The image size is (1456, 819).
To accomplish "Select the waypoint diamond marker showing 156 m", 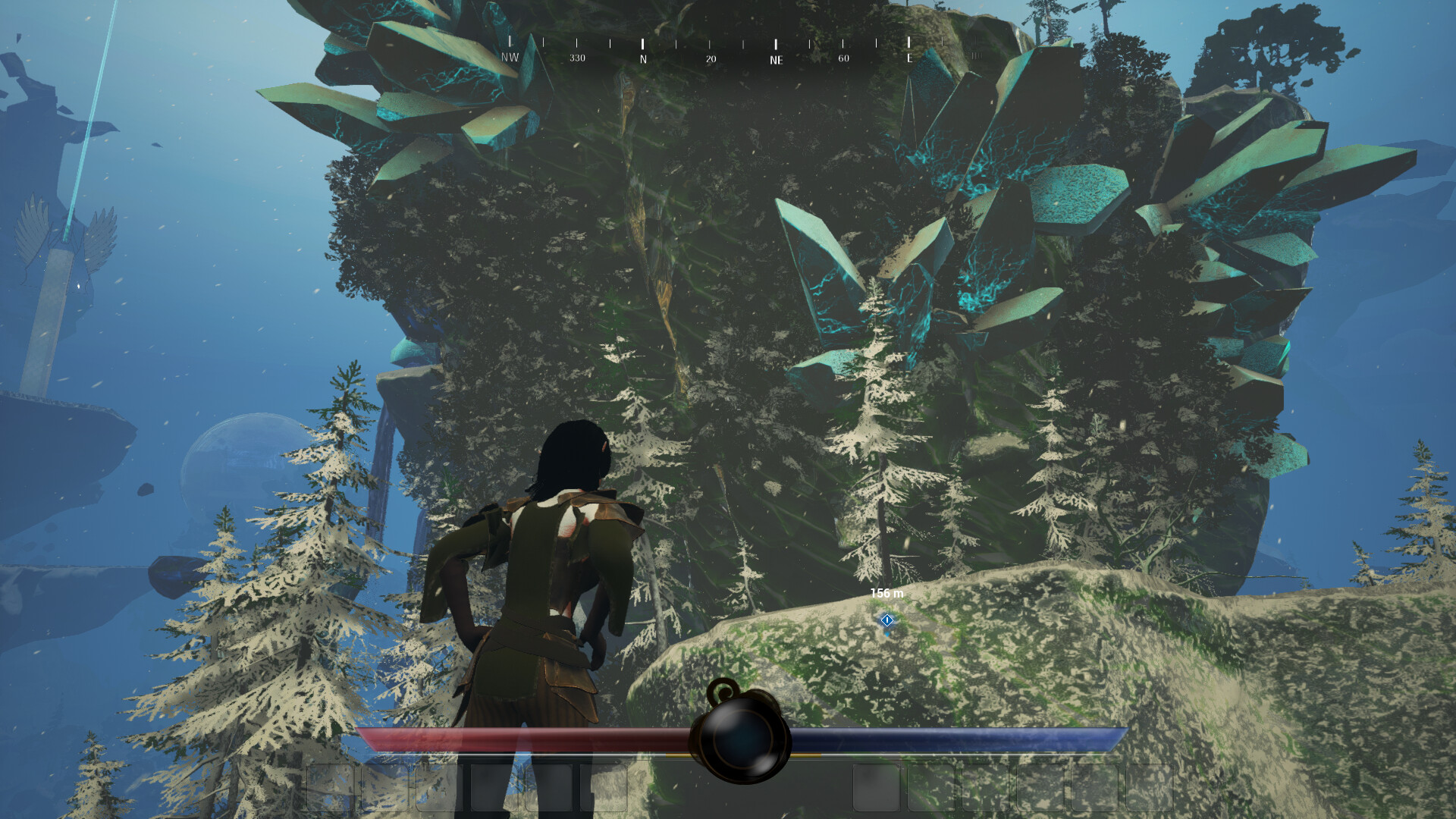I will pos(886,622).
